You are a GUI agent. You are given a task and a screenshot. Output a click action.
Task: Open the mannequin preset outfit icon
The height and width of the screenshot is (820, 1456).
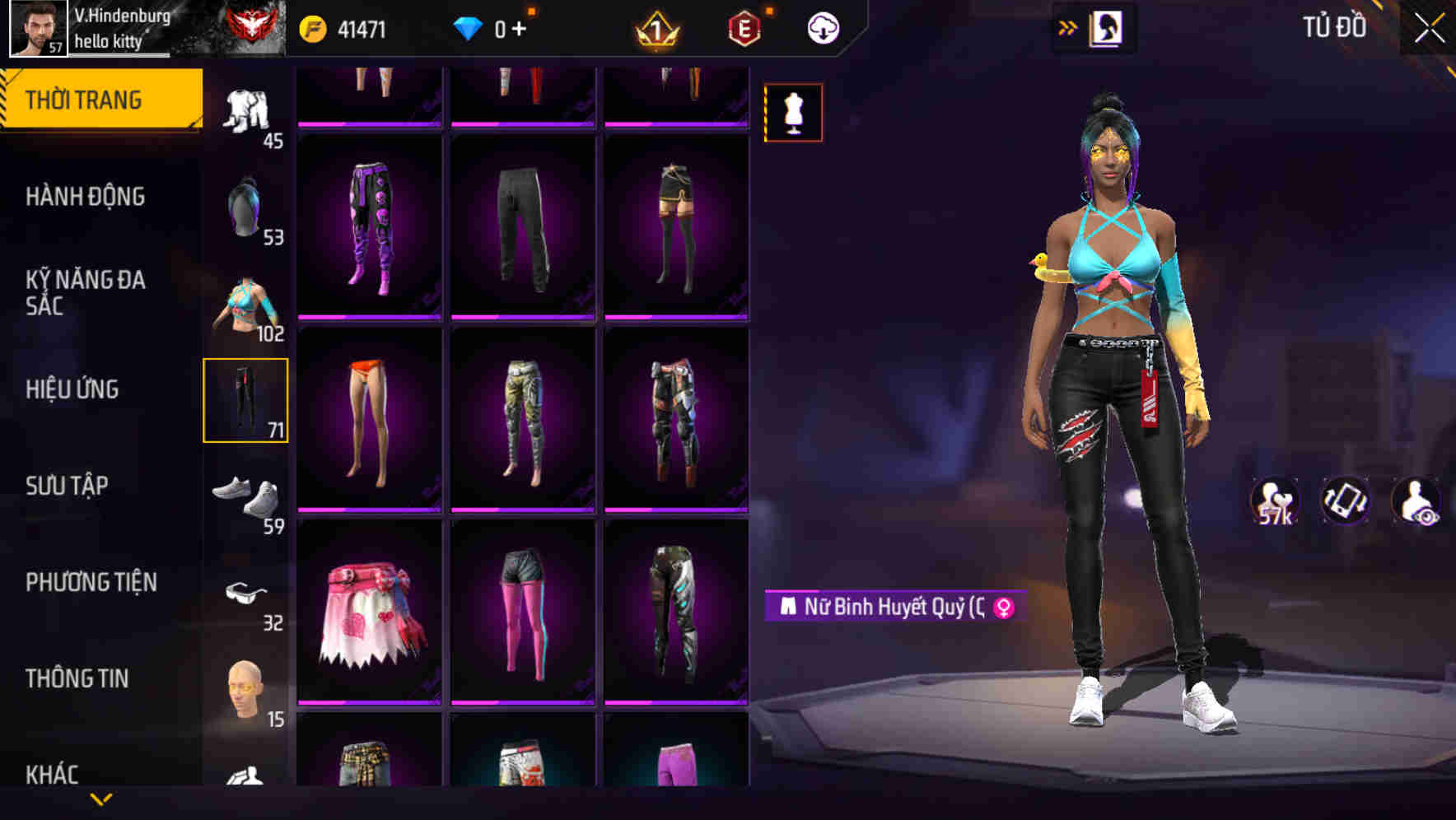[x=793, y=112]
